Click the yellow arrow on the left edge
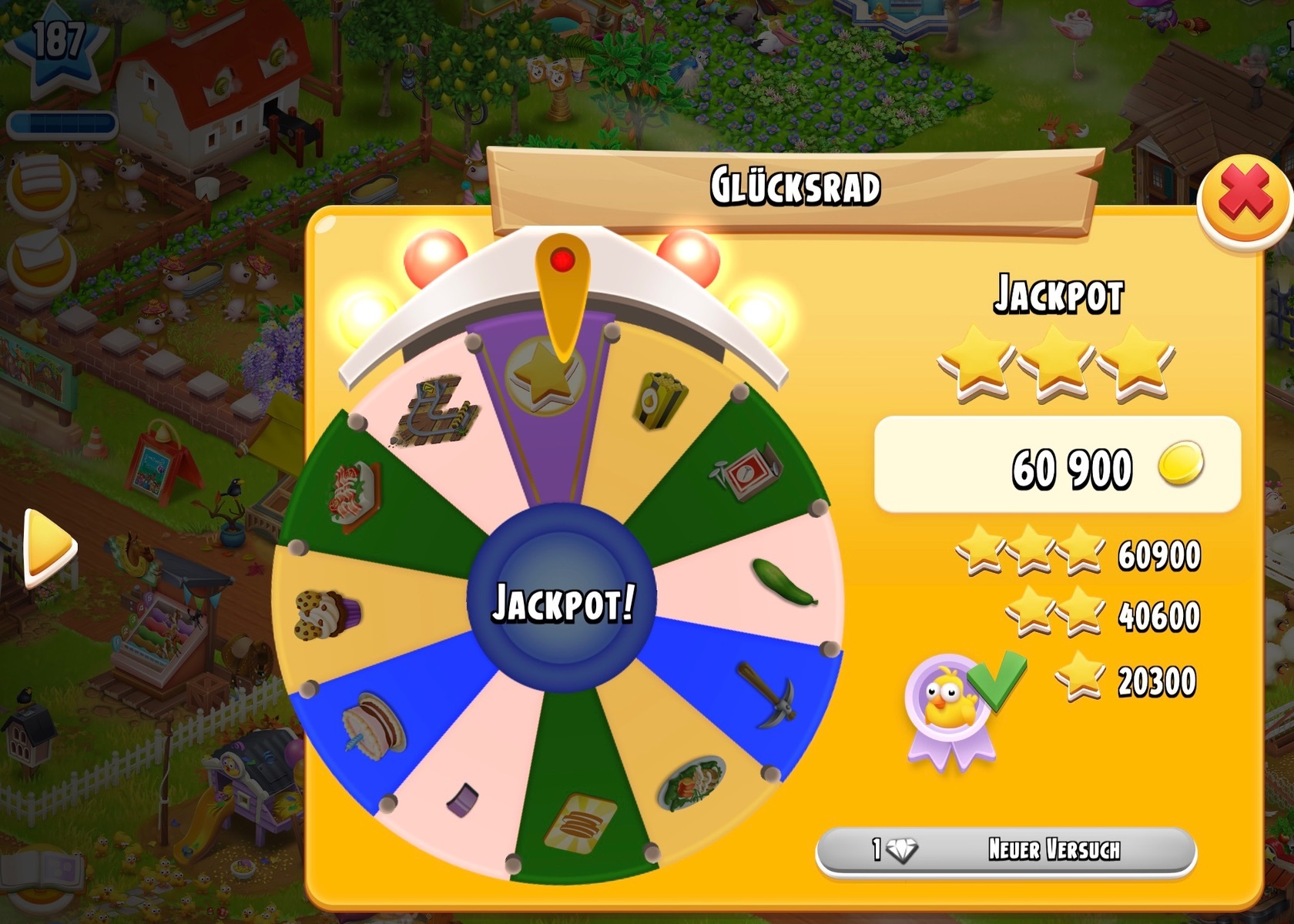This screenshot has width=1294, height=924. (x=49, y=546)
